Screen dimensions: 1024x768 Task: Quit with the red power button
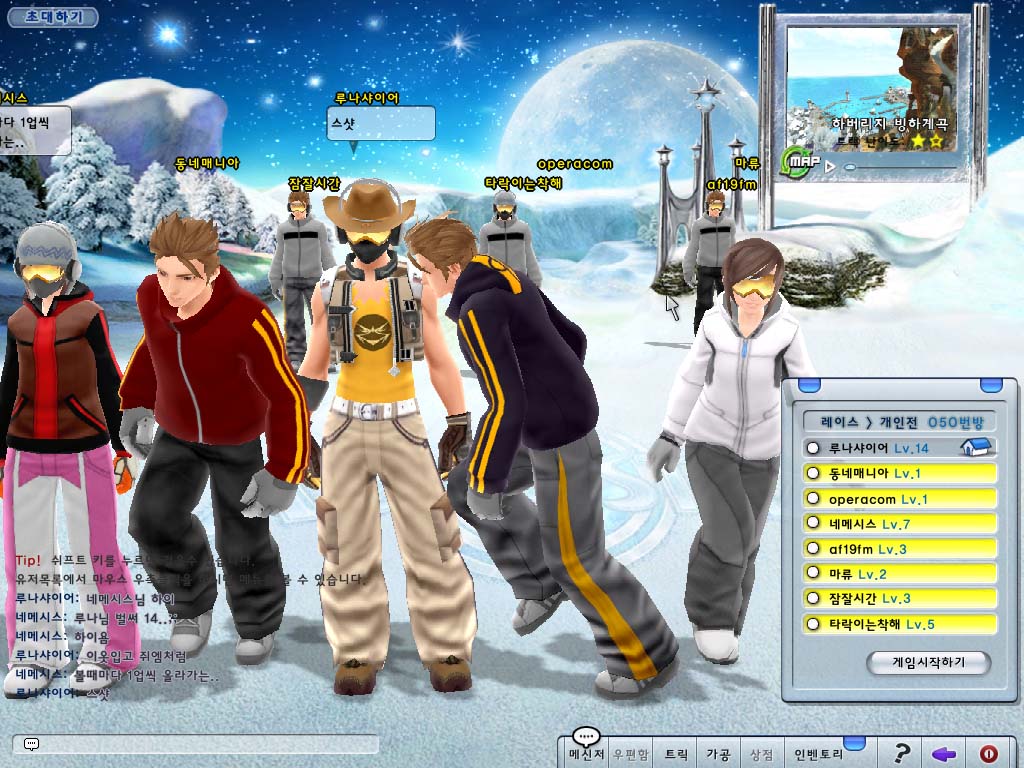click(x=989, y=754)
